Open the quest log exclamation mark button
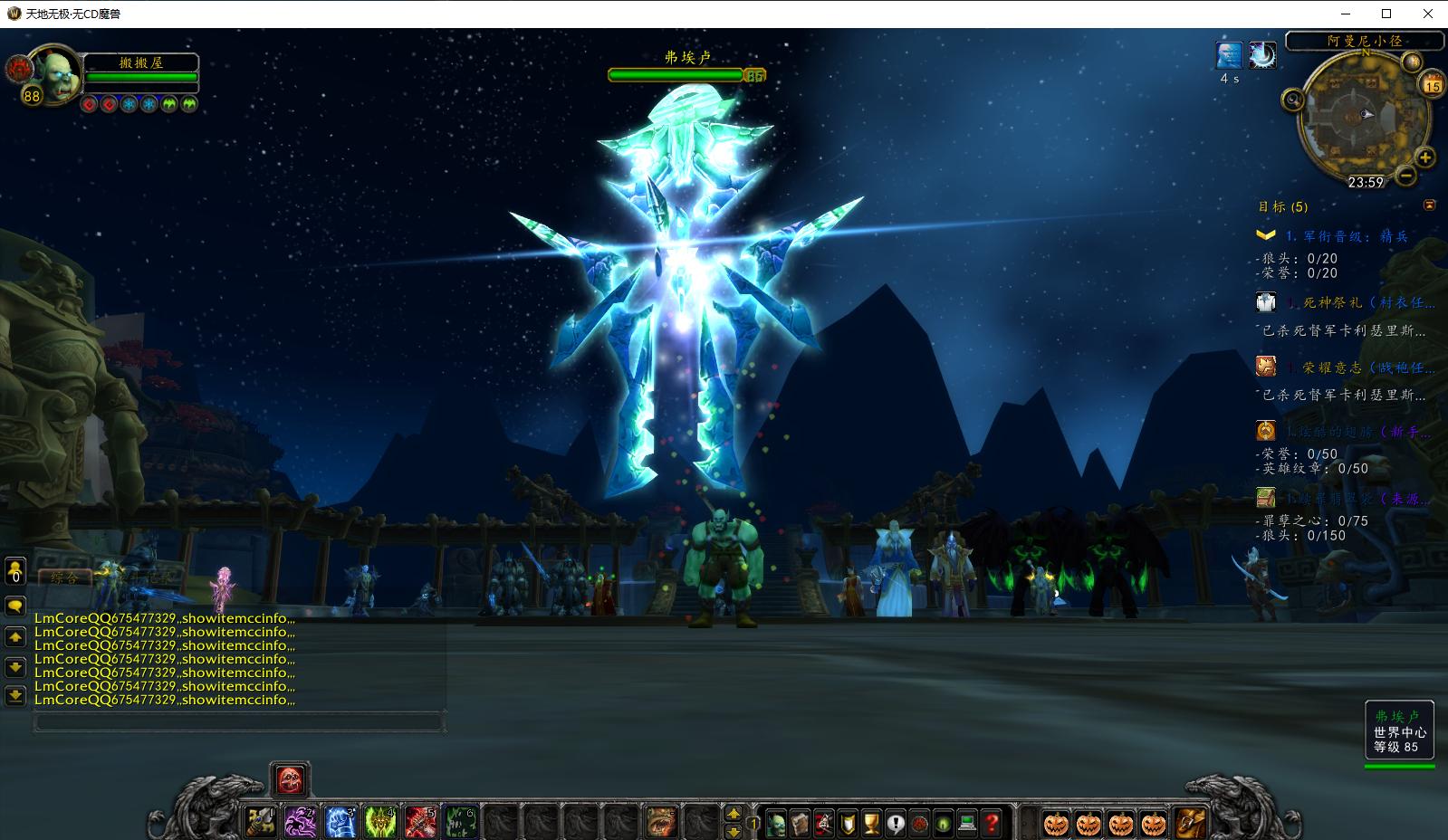Image resolution: width=1448 pixels, height=840 pixels. (x=896, y=823)
